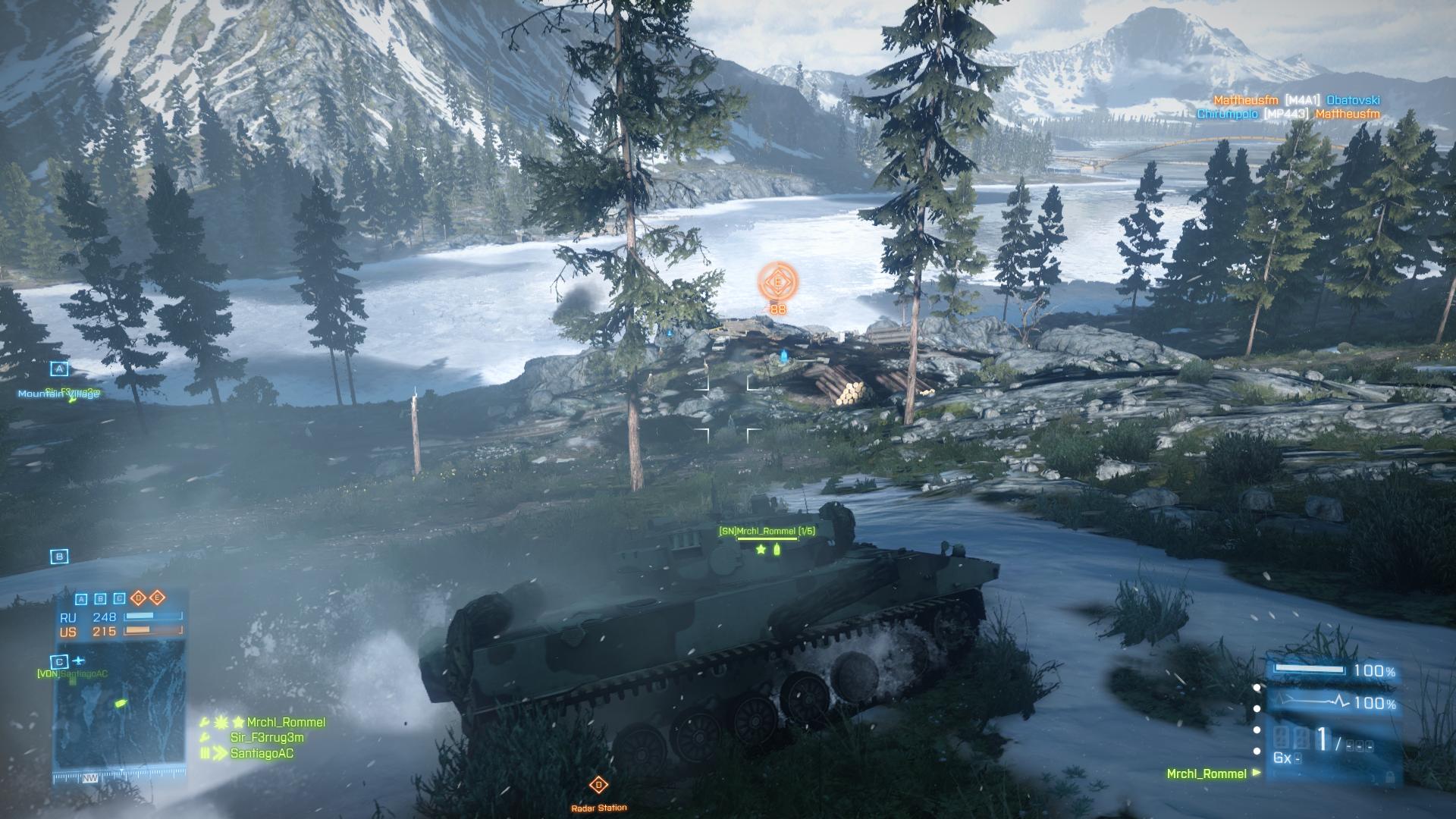This screenshot has height=819, width=1456.
Task: Select flag A in the ticket score panel
Action: point(82,599)
